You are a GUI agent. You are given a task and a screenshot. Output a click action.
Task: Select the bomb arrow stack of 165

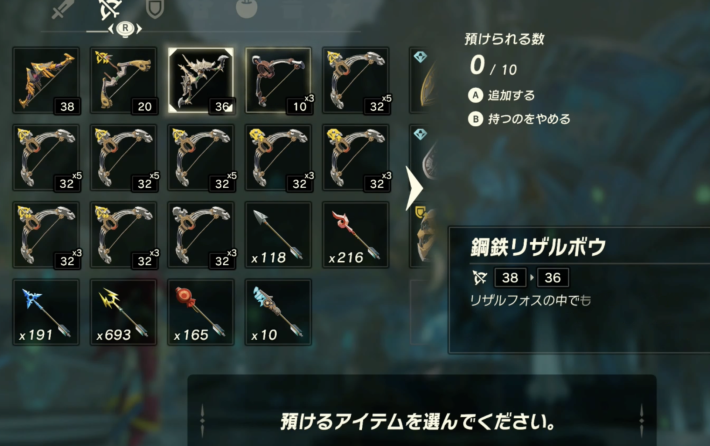(201, 312)
